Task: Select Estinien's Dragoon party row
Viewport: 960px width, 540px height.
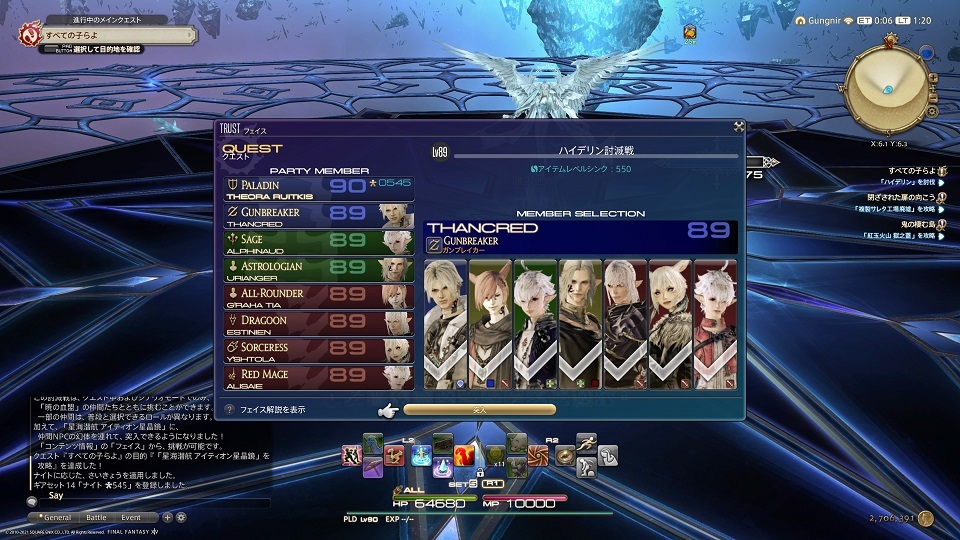Action: pos(318,324)
